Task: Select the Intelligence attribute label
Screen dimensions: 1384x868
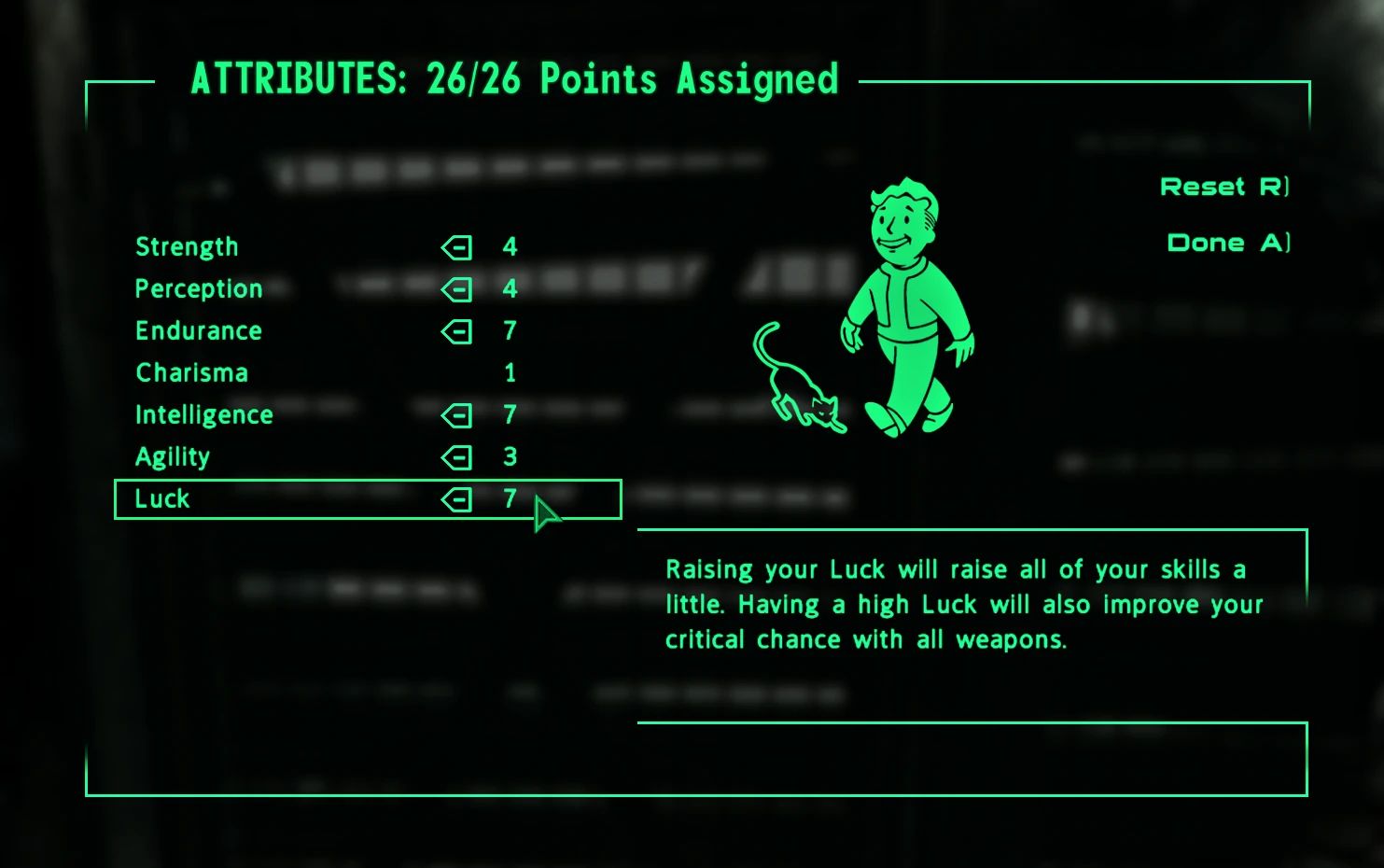Action: (x=203, y=414)
